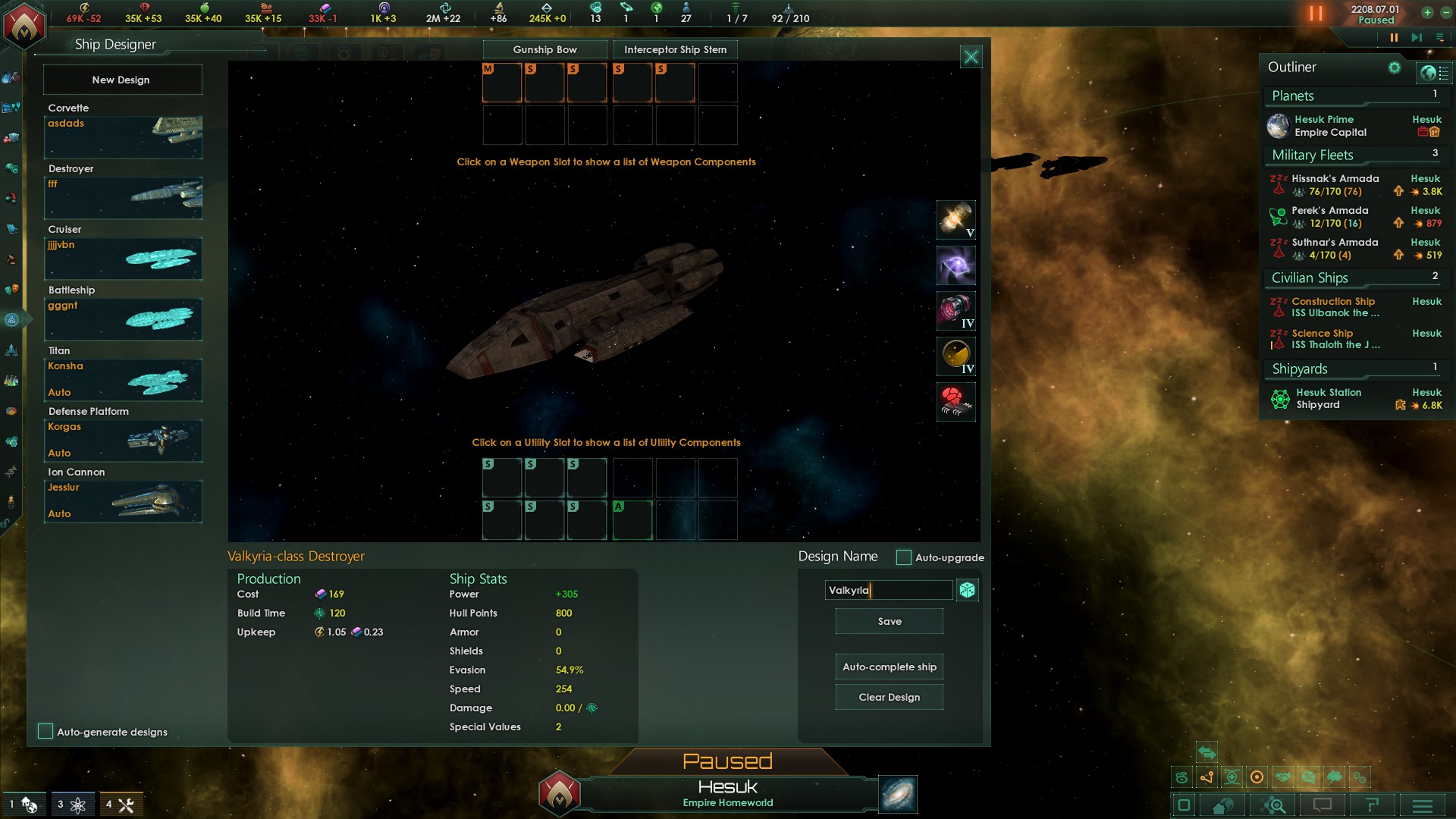Close the Ship Designer window
The height and width of the screenshot is (819, 1456).
971,57
